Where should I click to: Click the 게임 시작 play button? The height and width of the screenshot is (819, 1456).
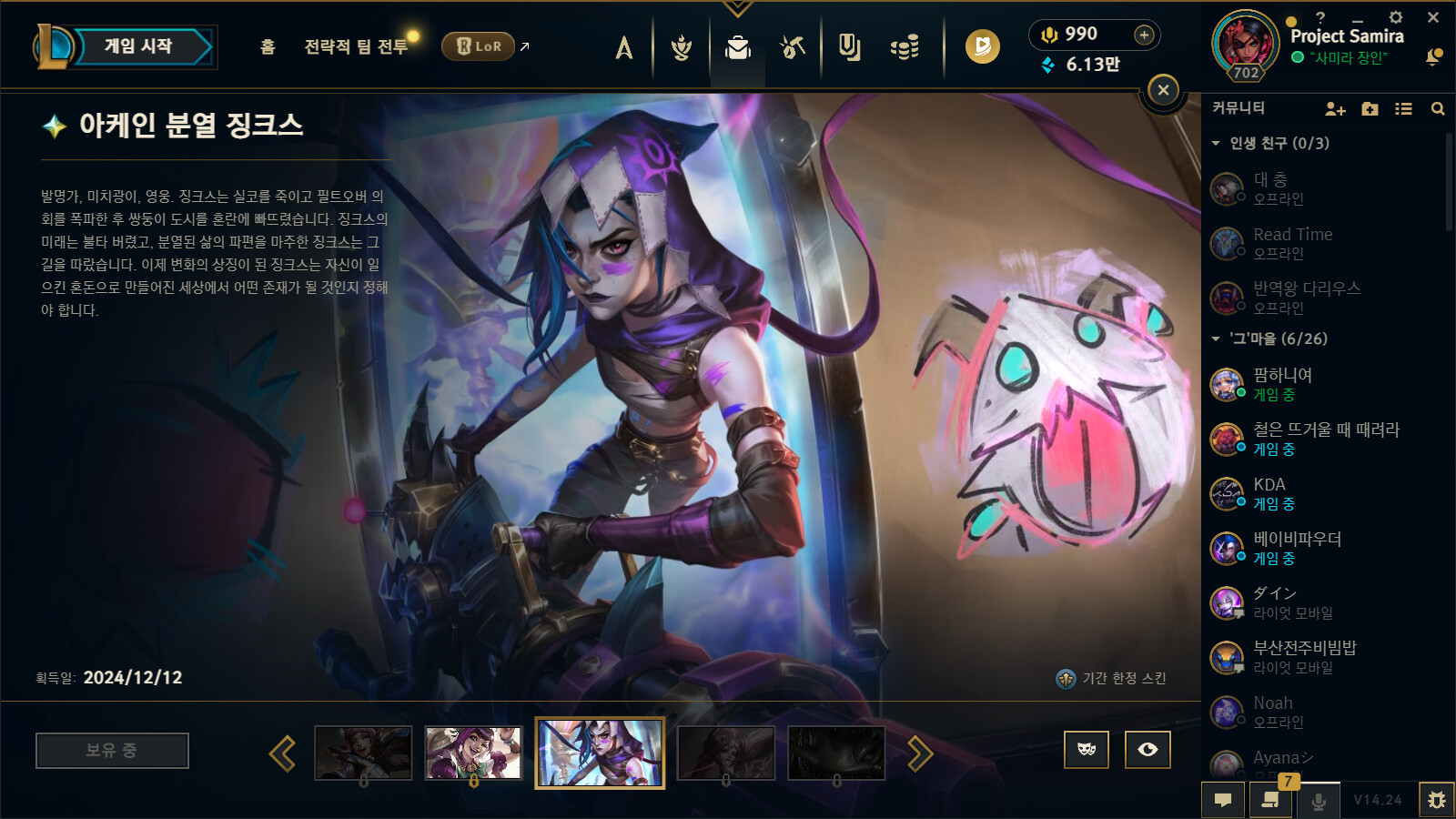tap(138, 46)
